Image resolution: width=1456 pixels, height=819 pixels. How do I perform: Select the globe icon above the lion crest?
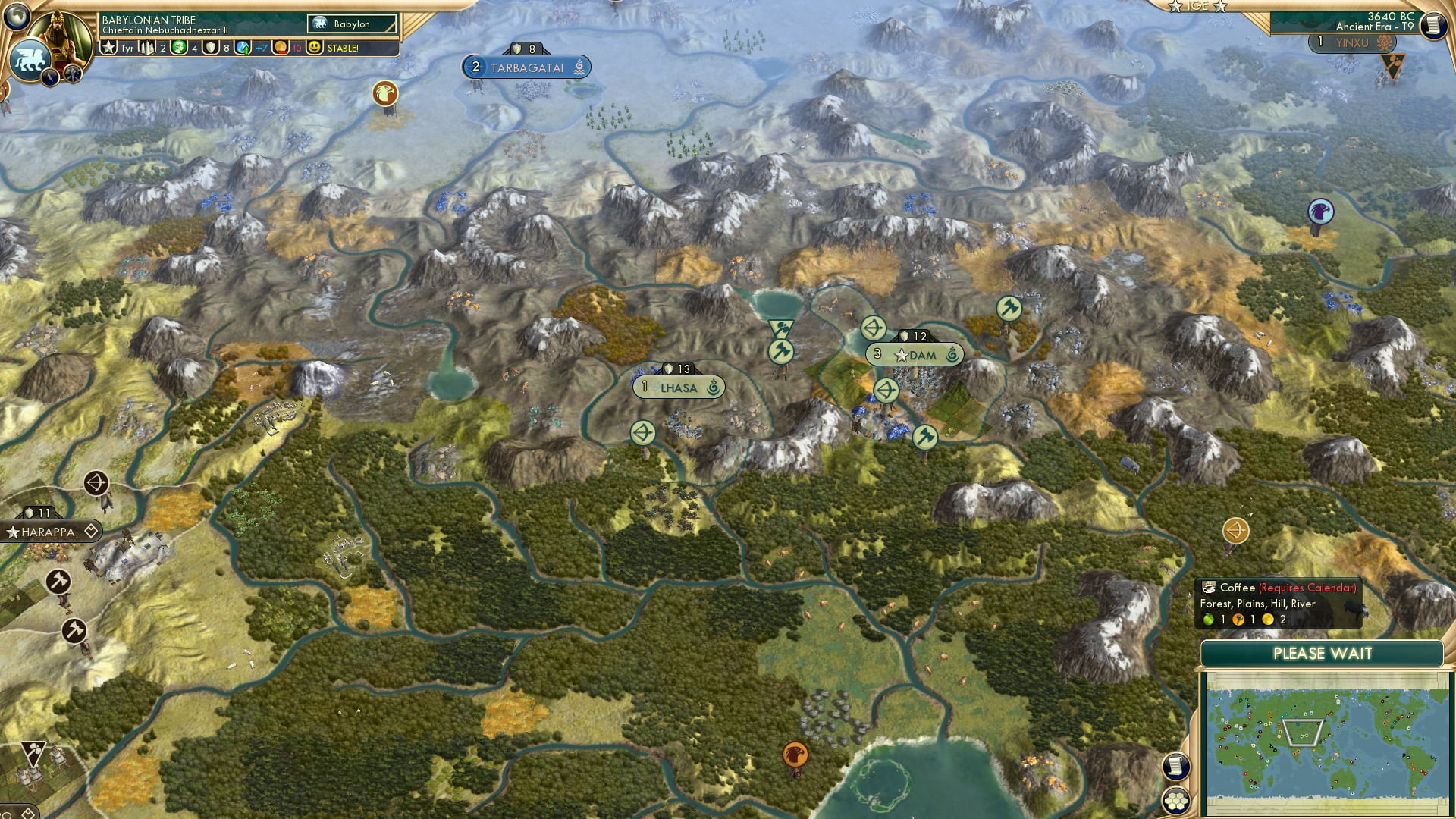(17, 14)
